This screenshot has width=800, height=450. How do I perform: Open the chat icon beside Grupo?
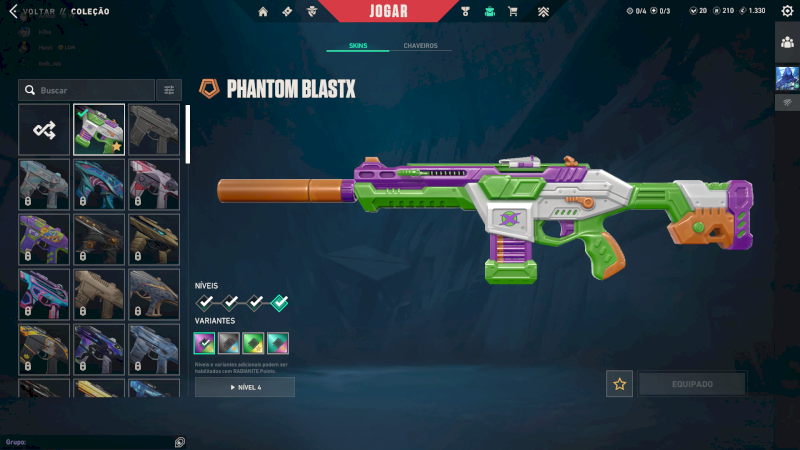pyautogui.click(x=179, y=442)
